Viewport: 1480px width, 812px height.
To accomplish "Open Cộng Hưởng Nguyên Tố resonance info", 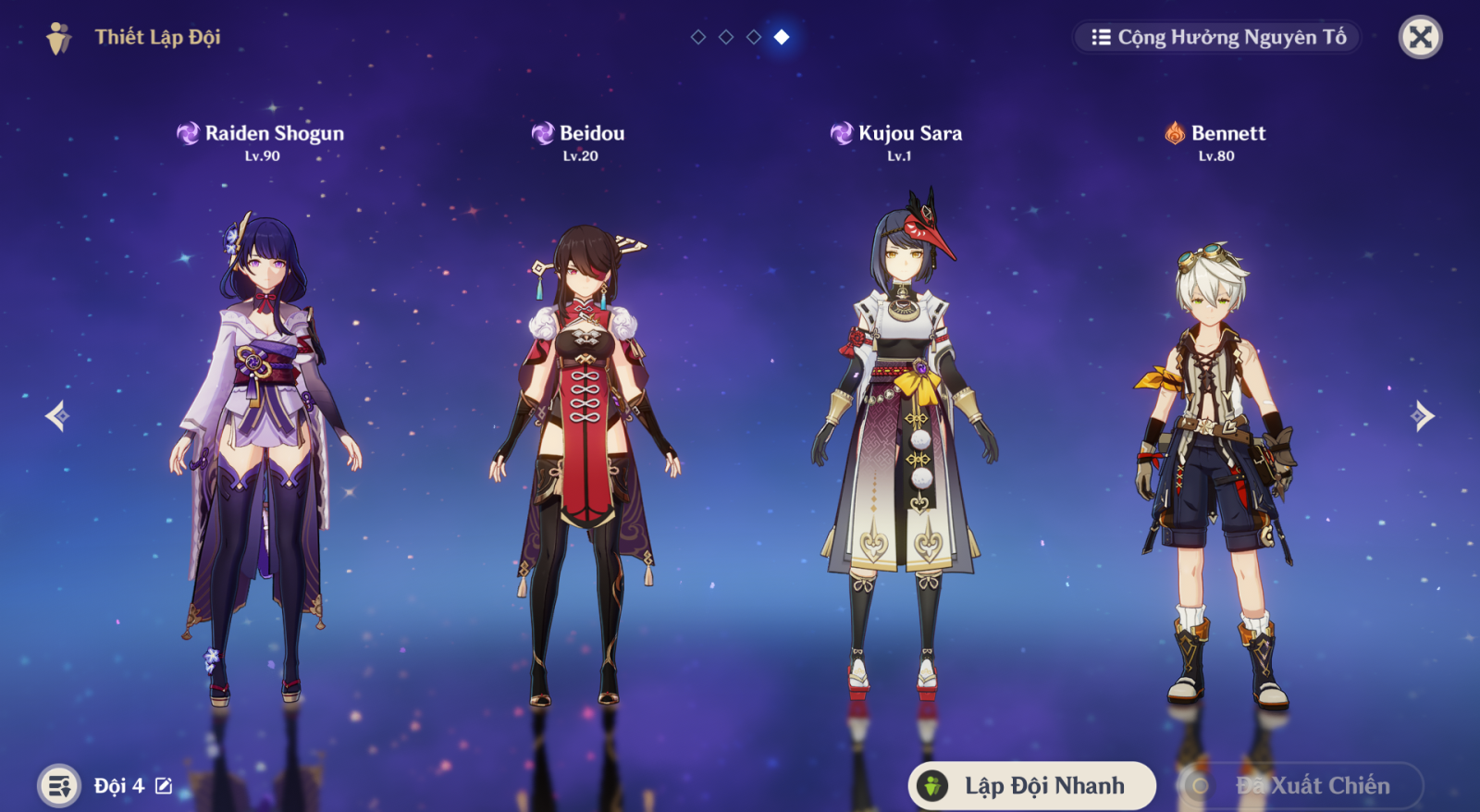I will click(1217, 37).
